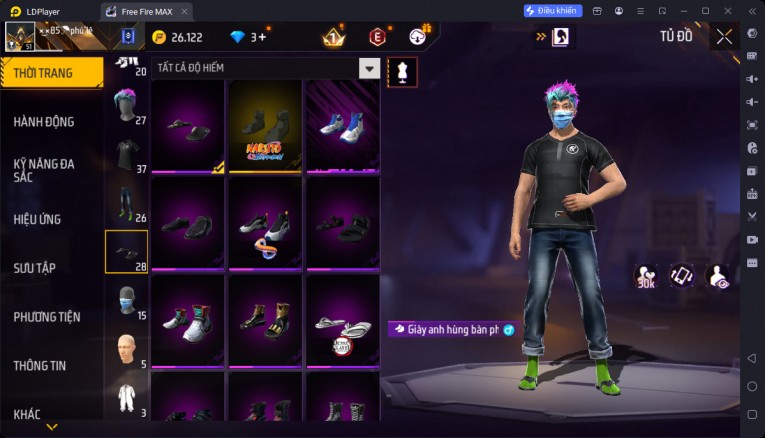Open the face mask subcategory

coord(126,300)
